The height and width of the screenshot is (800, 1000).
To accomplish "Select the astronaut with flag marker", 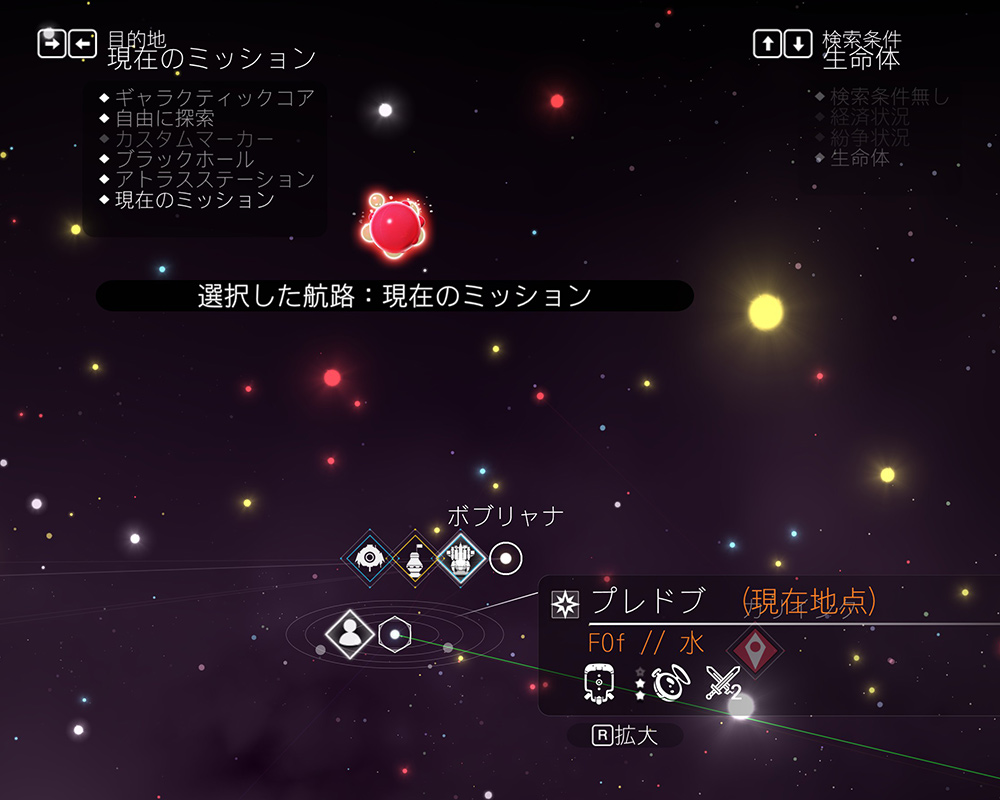I will (x=415, y=558).
